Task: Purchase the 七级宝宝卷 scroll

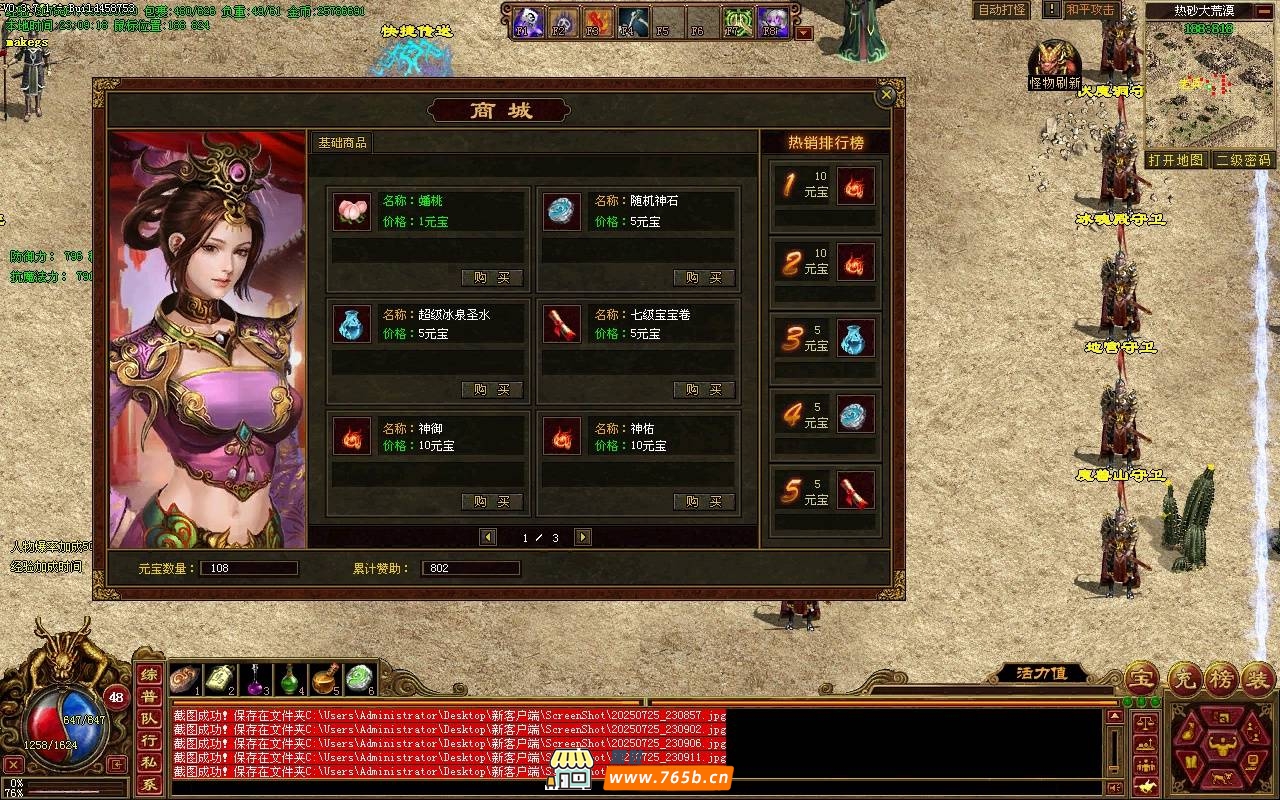Action: click(704, 390)
